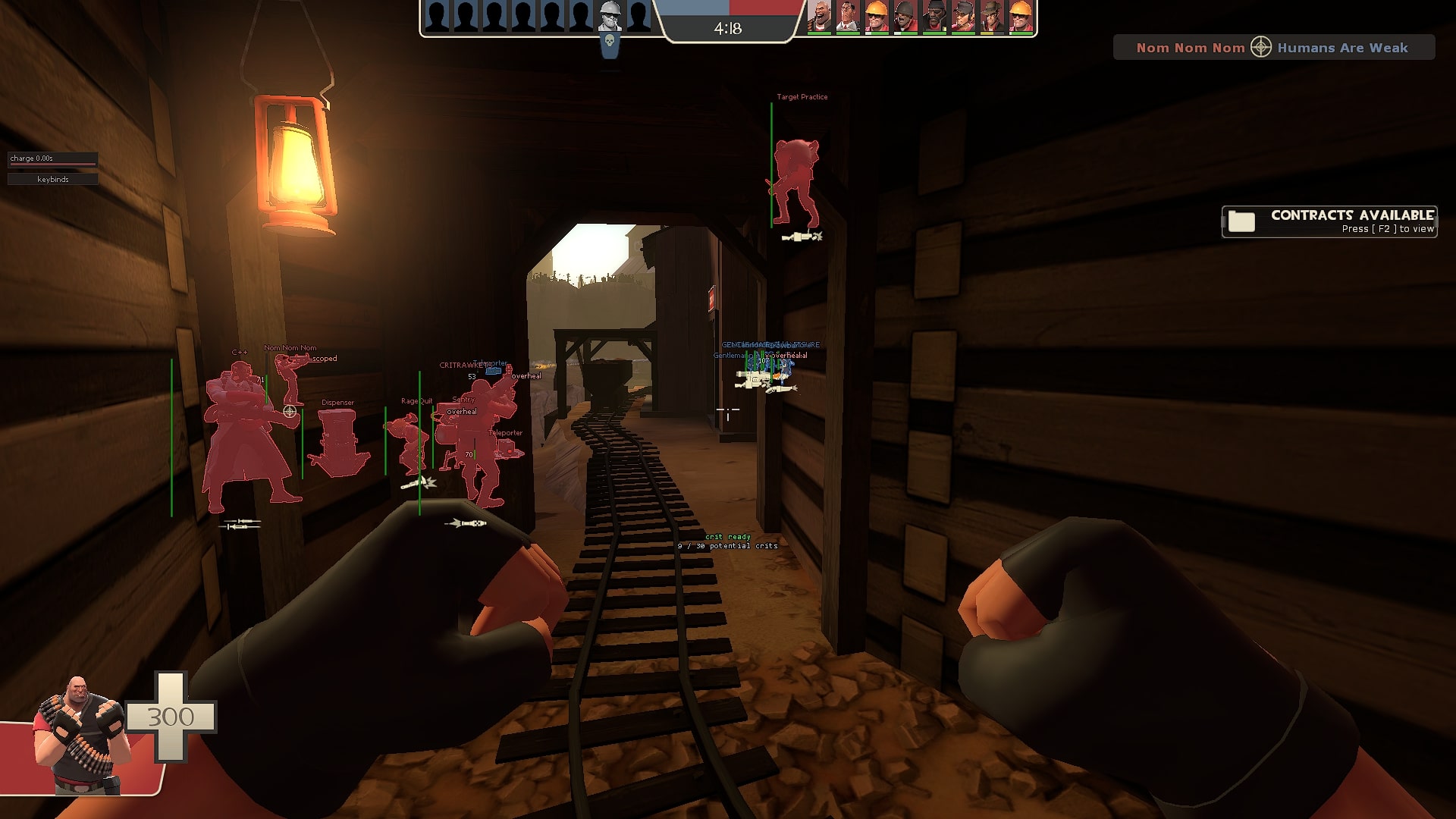Viewport: 1456px width, 819px height.
Task: Click the Target Practice player label
Action: point(802,97)
